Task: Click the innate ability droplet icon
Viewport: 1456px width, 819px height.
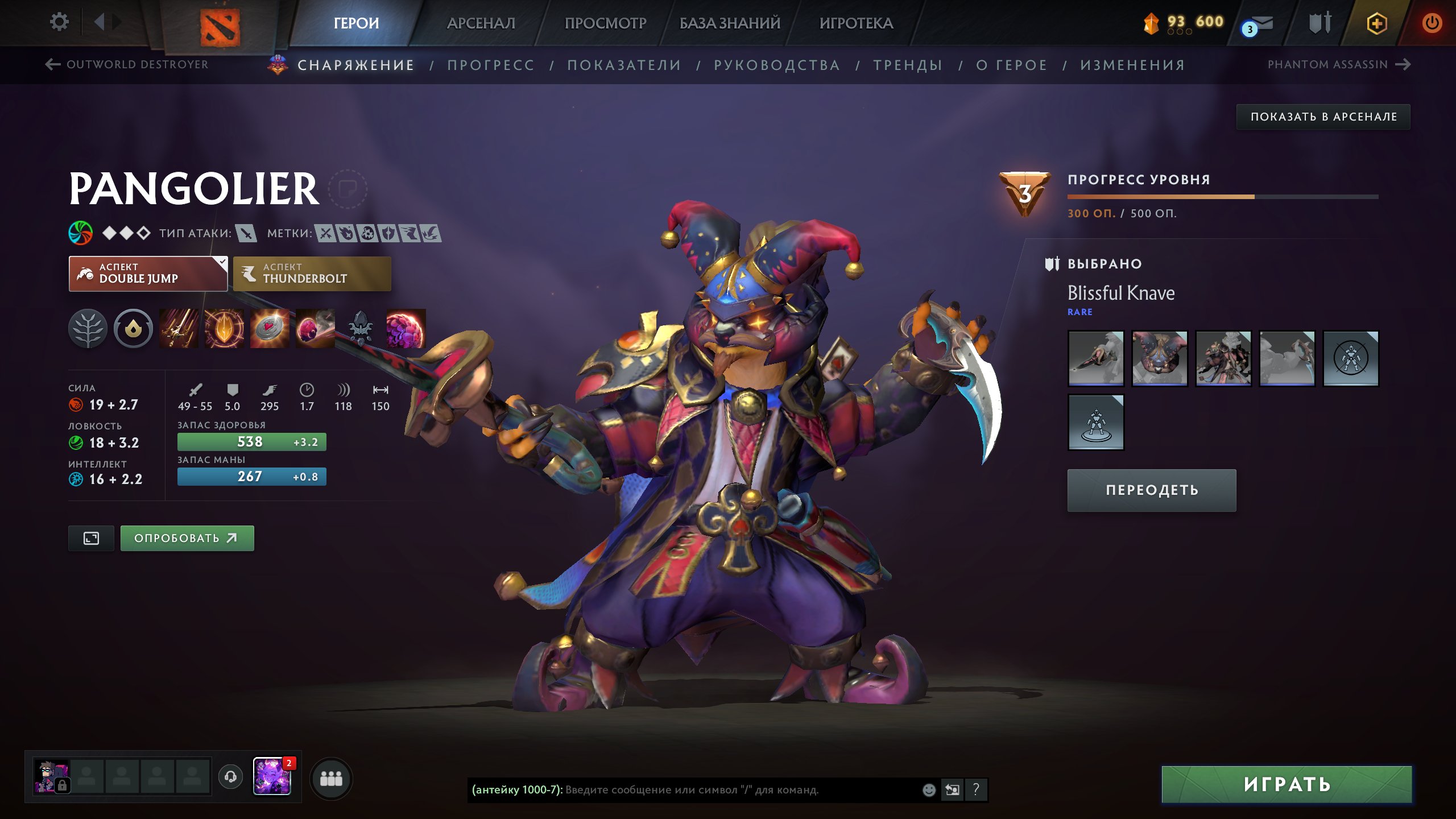Action: pos(134,329)
